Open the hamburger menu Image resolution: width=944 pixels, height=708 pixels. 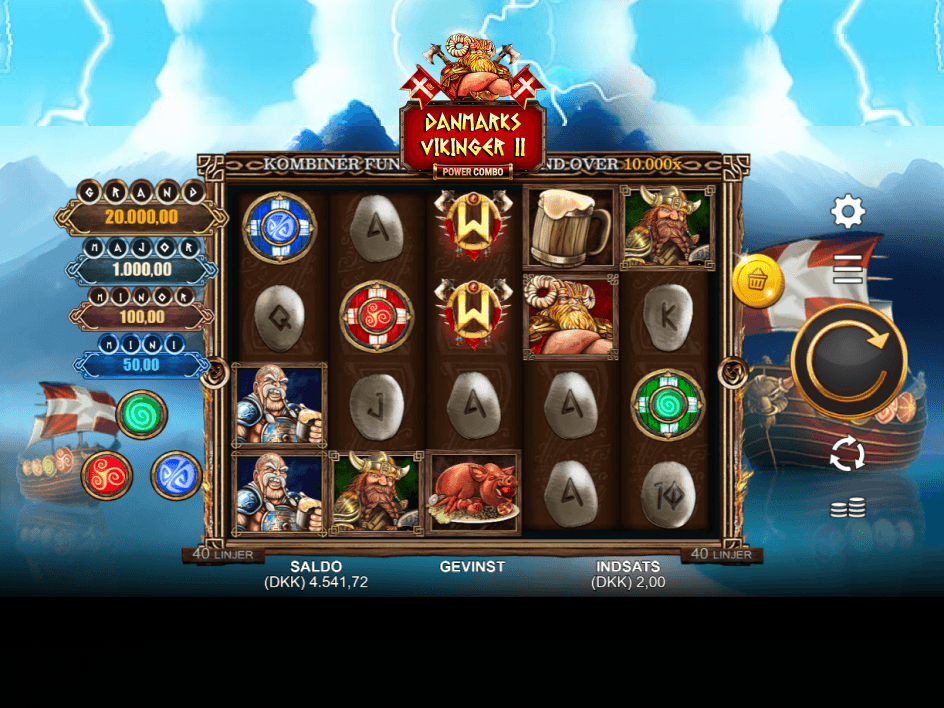pyautogui.click(x=848, y=268)
